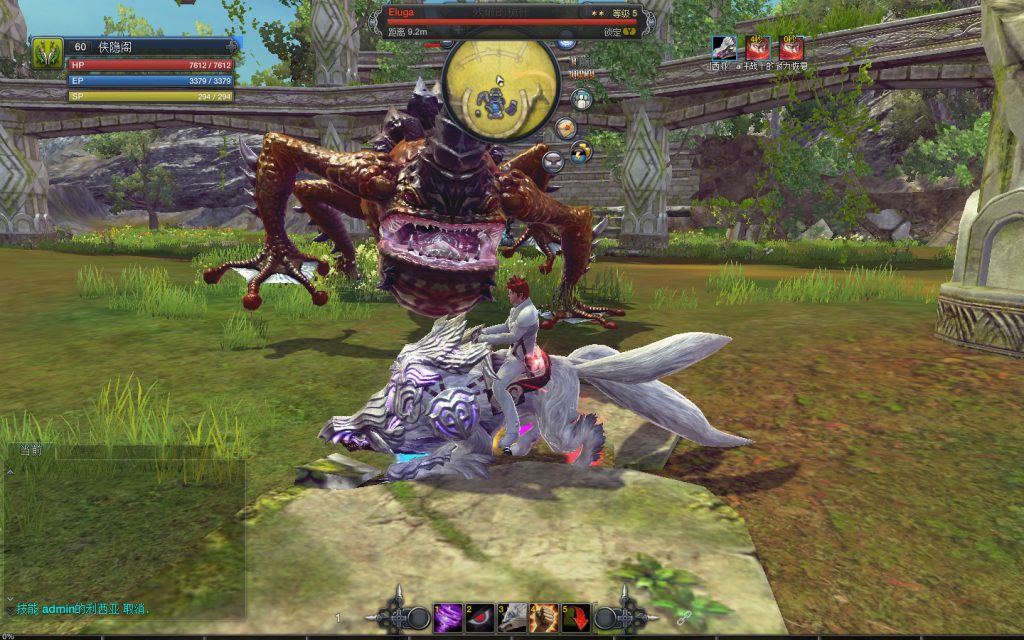Click the green twin-dagger class portrait
This screenshot has height=640, width=1024.
pos(47,53)
